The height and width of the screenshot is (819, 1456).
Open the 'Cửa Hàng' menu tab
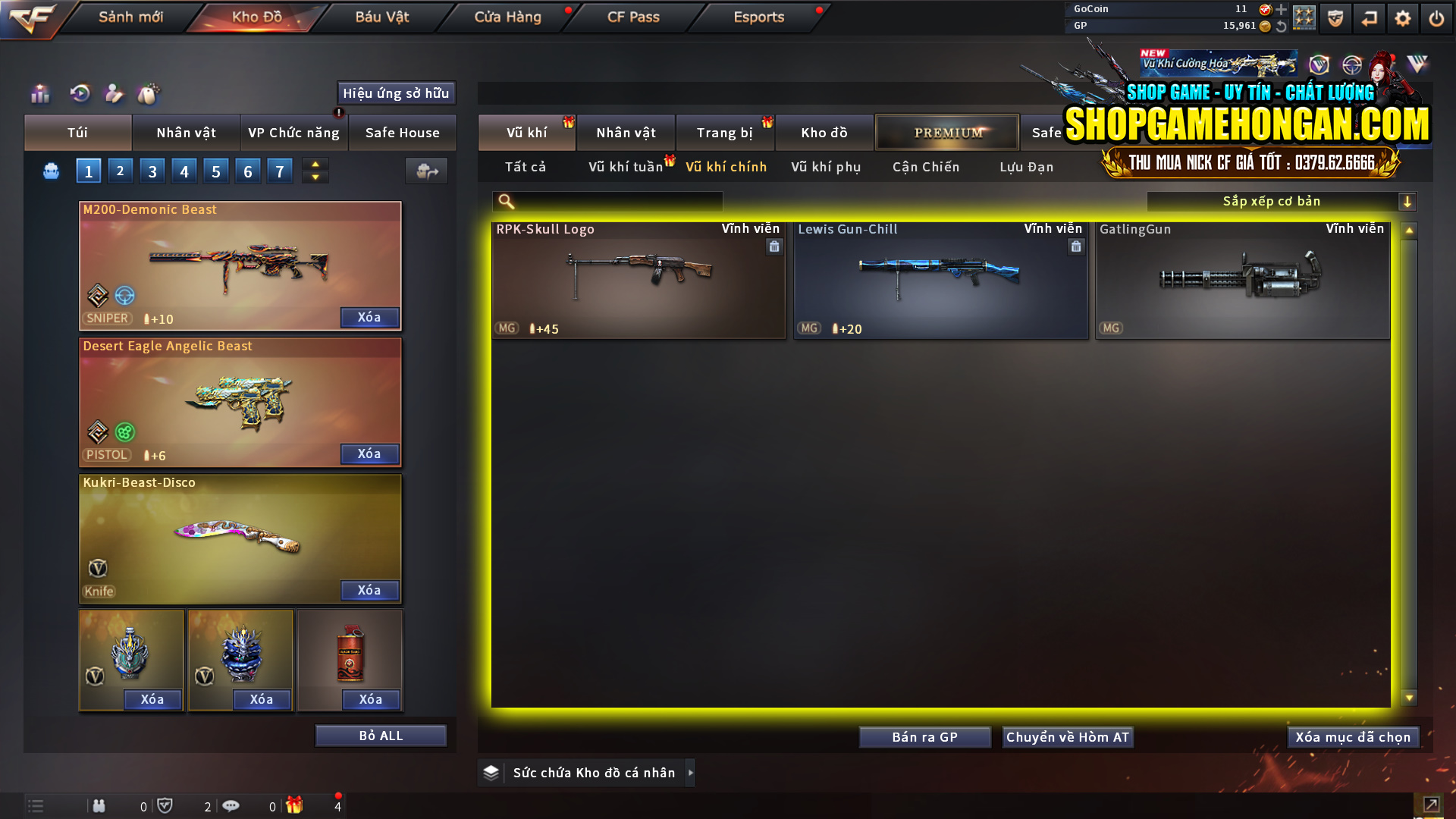pyautogui.click(x=507, y=16)
